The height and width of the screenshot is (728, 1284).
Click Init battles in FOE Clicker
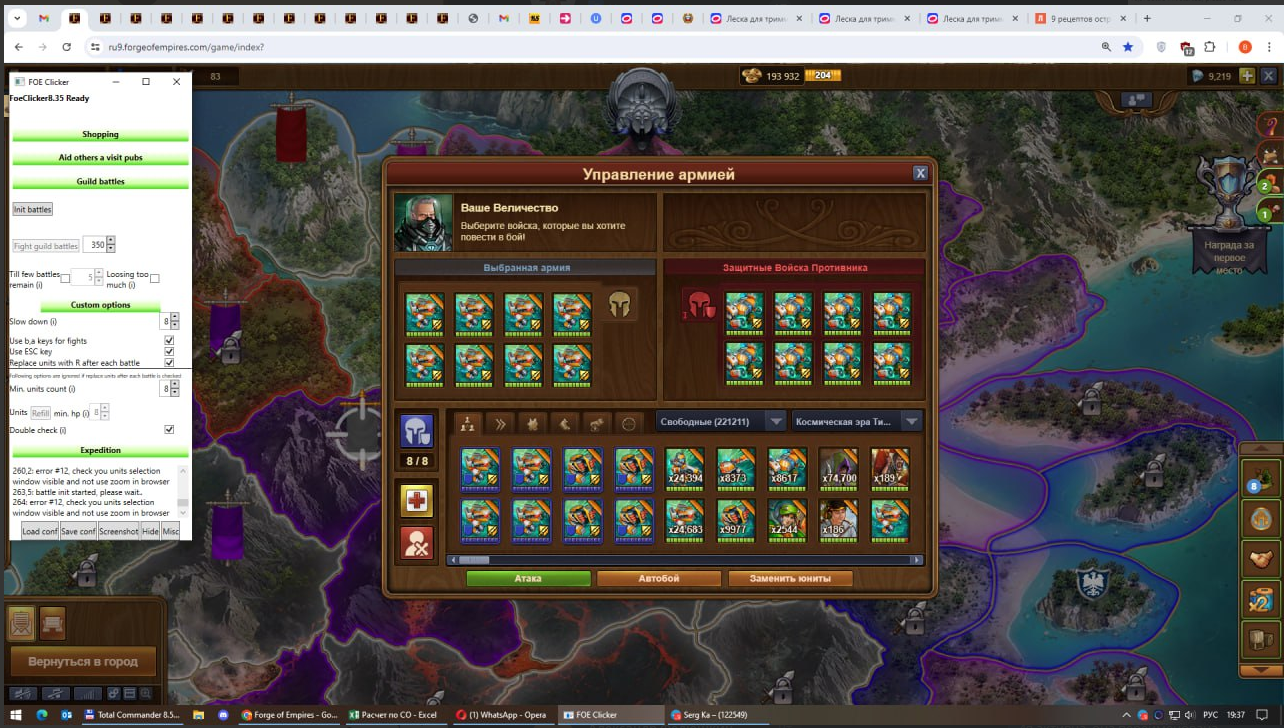(x=32, y=209)
